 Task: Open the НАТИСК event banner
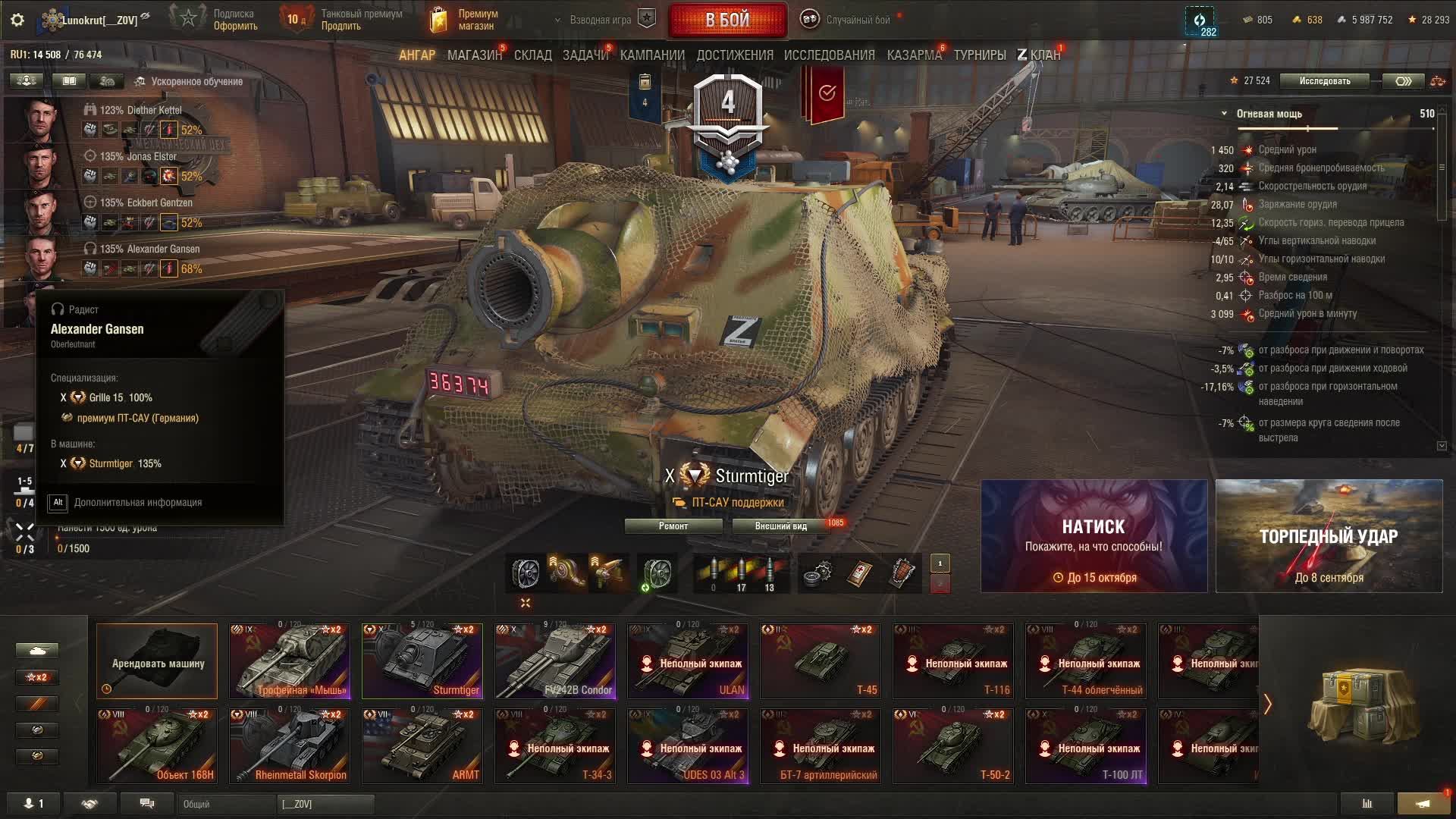click(x=1094, y=536)
